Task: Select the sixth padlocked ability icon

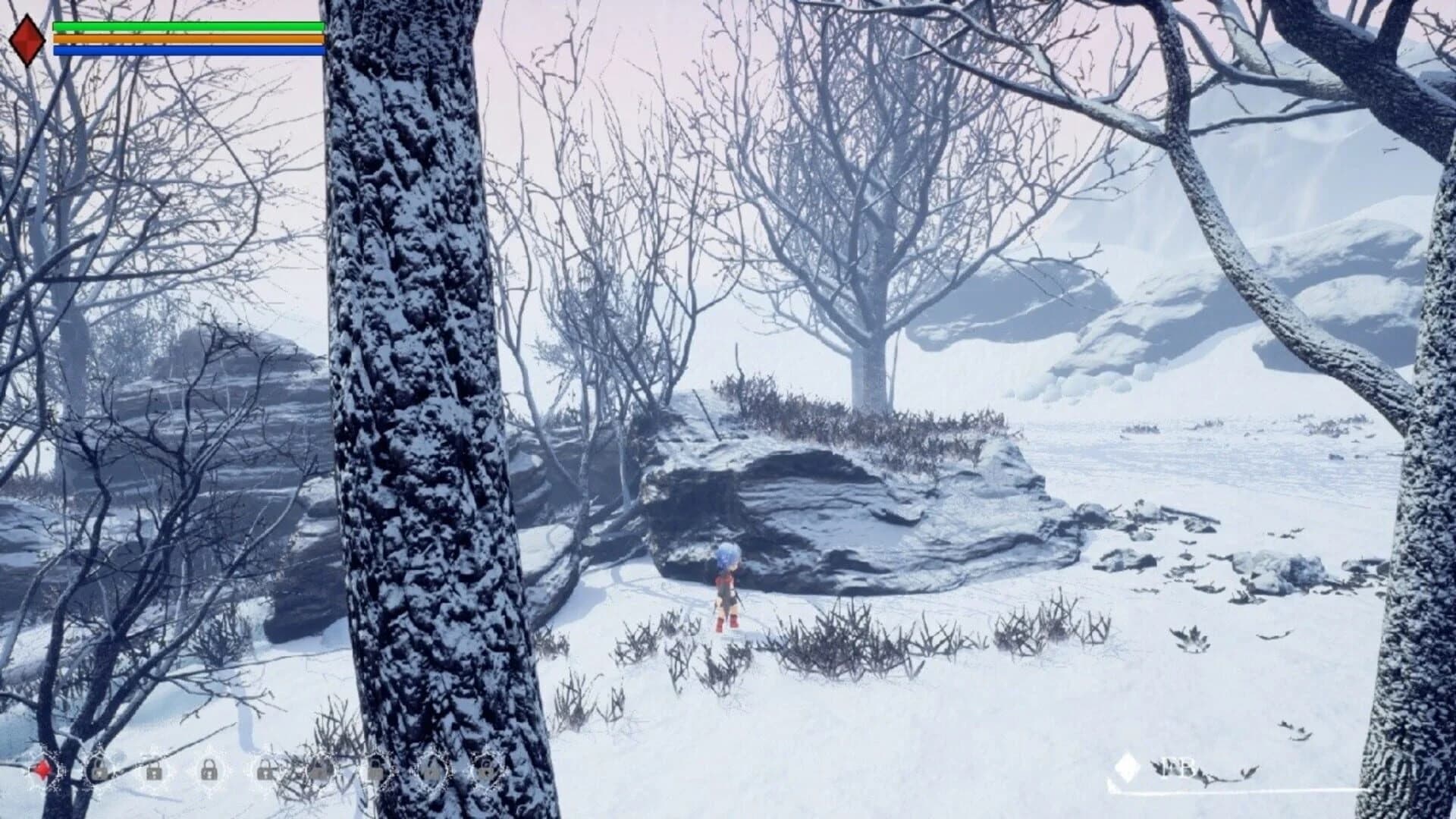Action: click(x=375, y=771)
